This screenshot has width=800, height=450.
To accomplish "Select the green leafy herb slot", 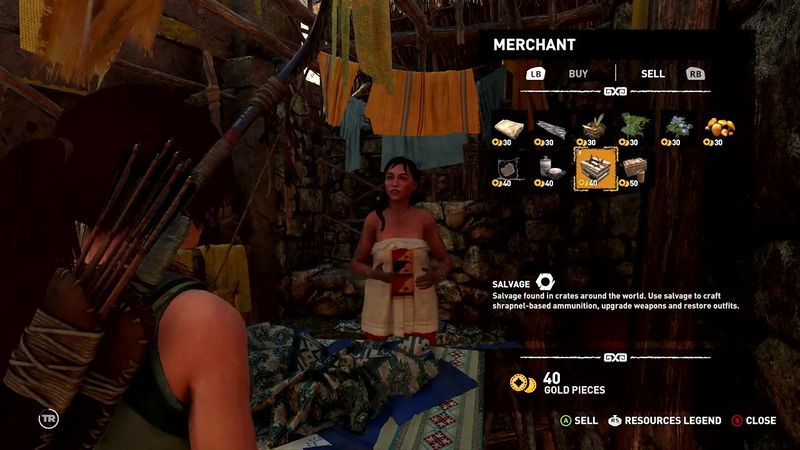I will [x=636, y=129].
